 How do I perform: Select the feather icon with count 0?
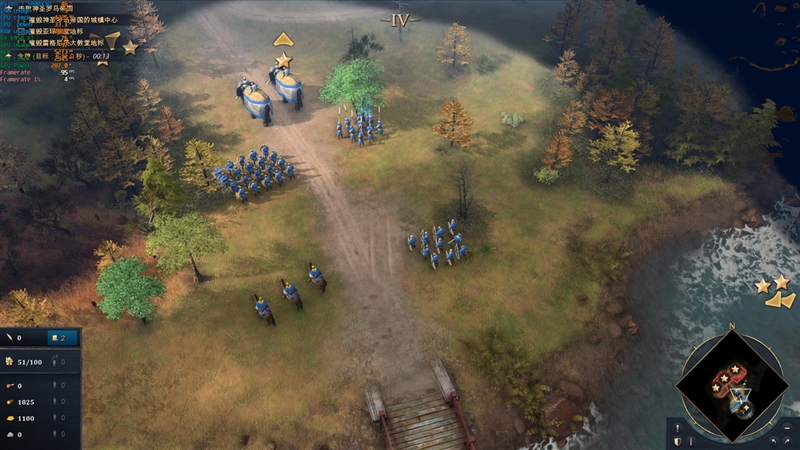[x=9, y=338]
